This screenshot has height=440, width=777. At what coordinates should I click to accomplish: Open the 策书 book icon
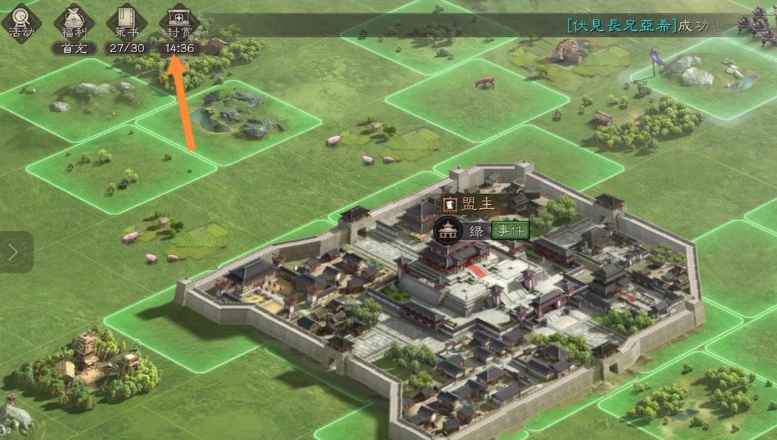pos(126,21)
